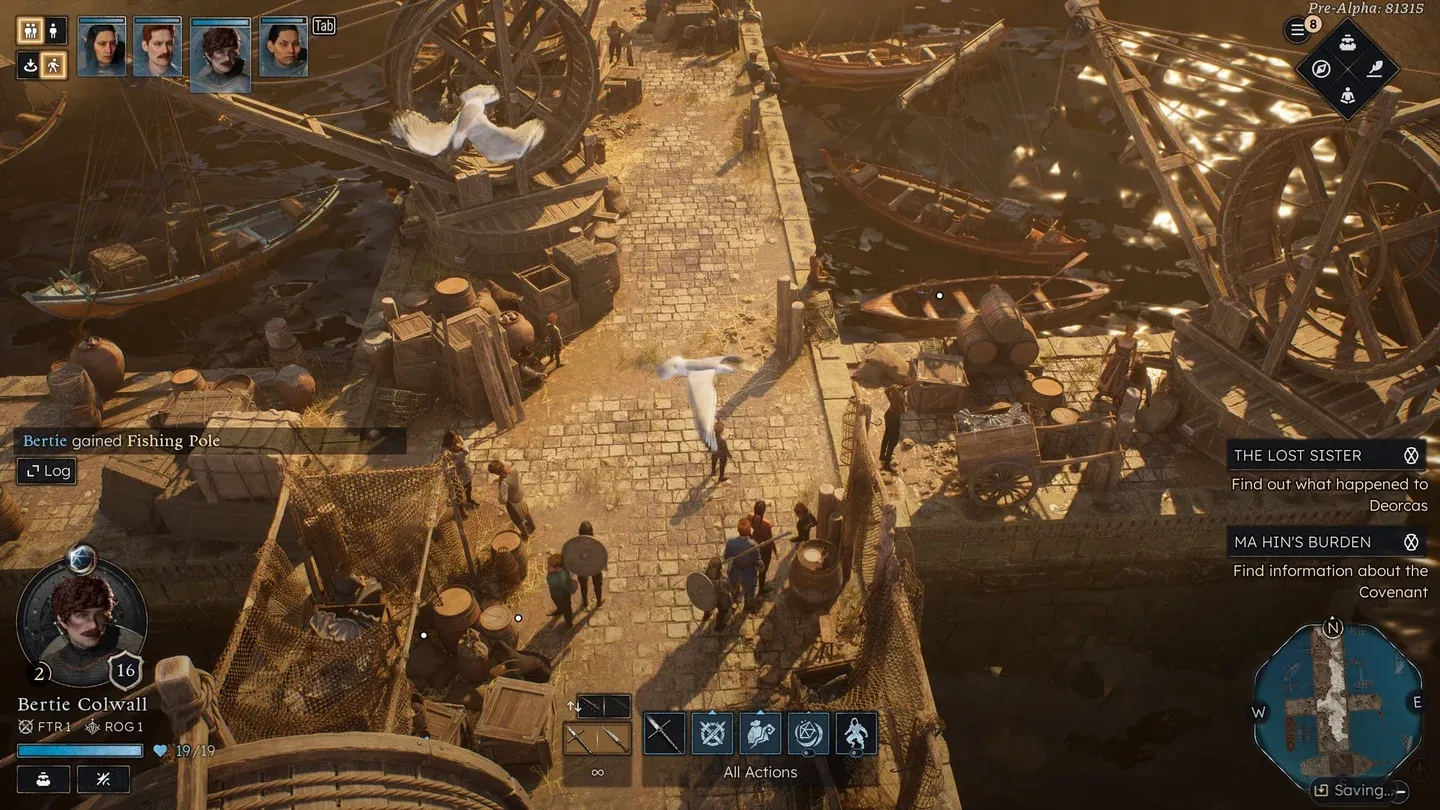Toggle the hooded sneaking figure stealth ability
The height and width of the screenshot is (810, 1440).
click(856, 734)
